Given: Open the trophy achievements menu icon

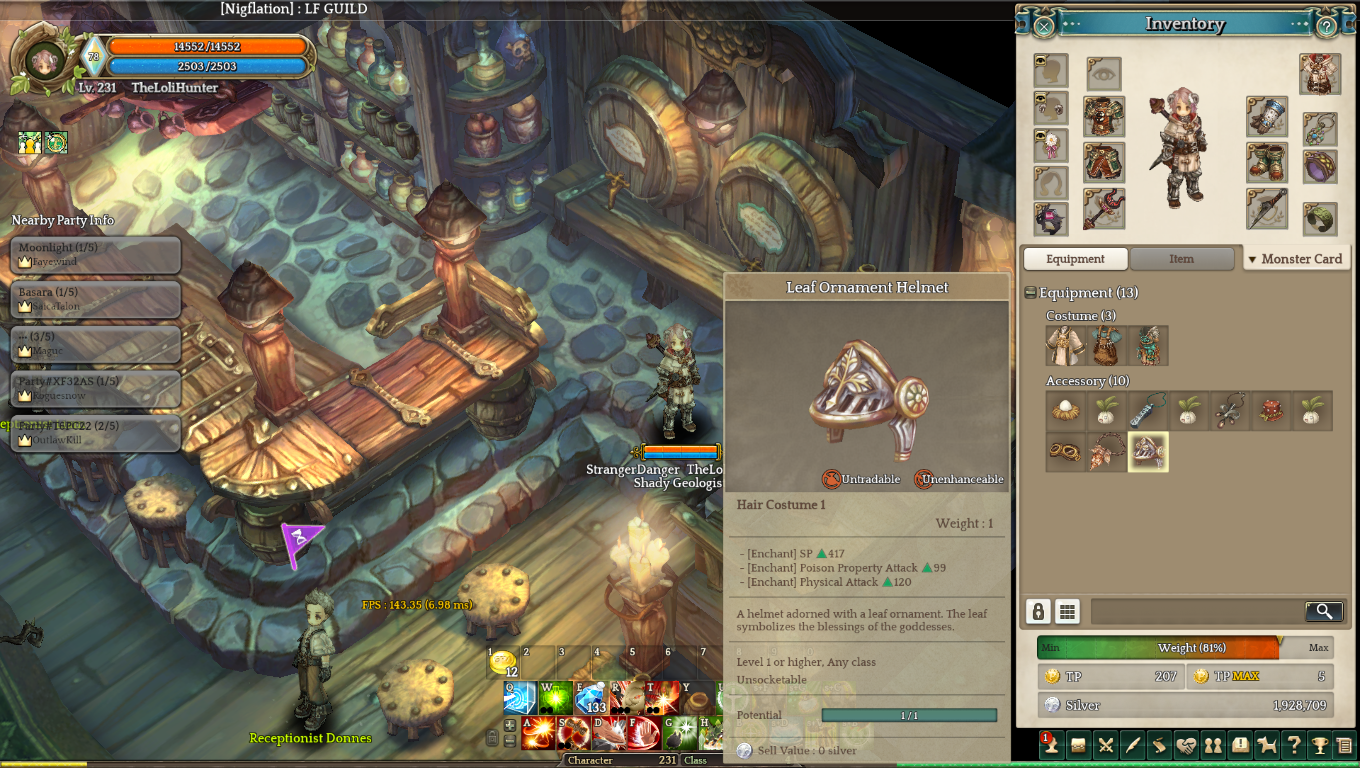Looking at the screenshot, I should (x=1319, y=744).
